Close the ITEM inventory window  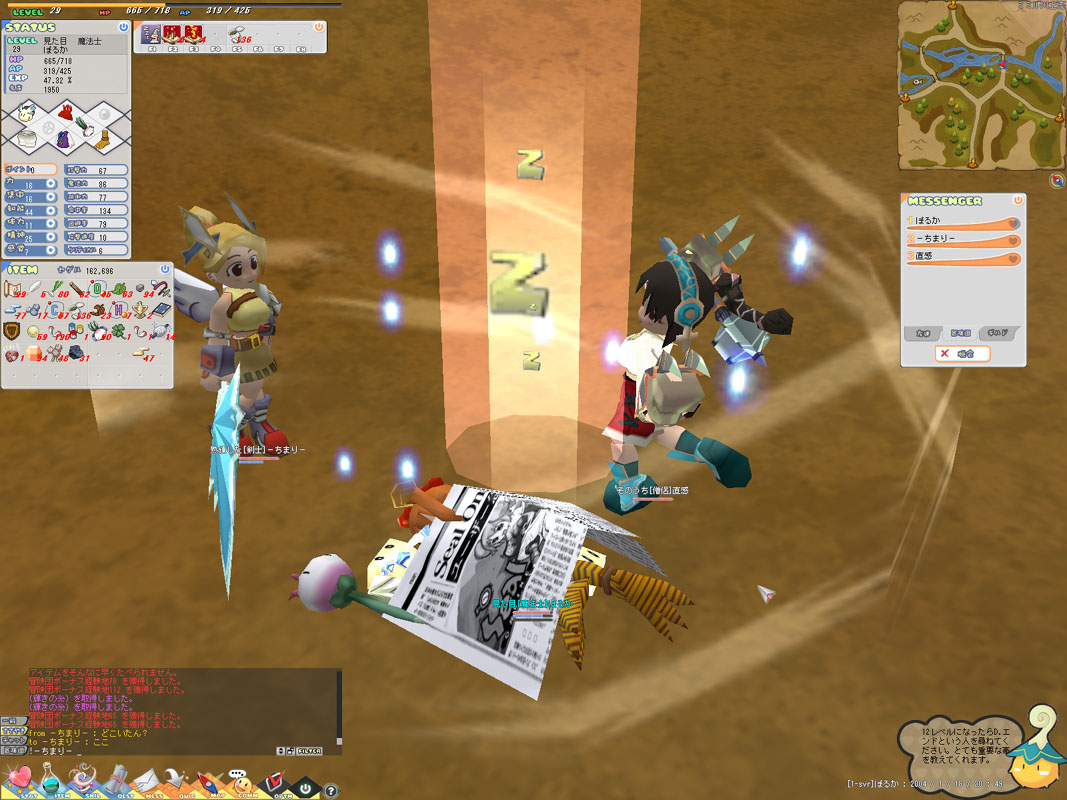click(166, 270)
